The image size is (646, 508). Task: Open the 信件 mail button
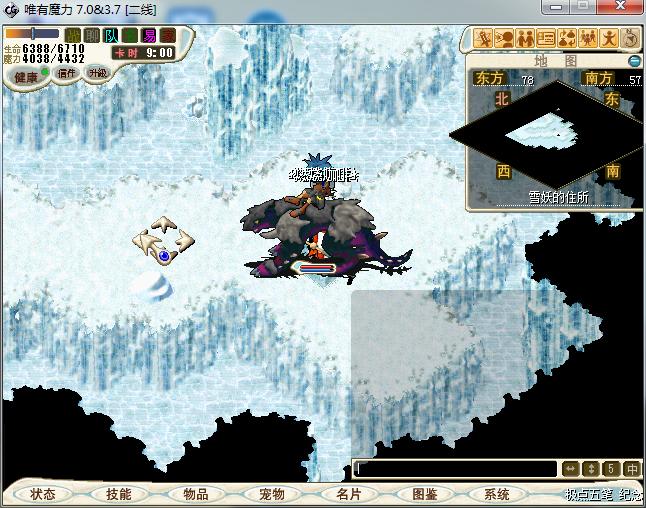click(67, 73)
